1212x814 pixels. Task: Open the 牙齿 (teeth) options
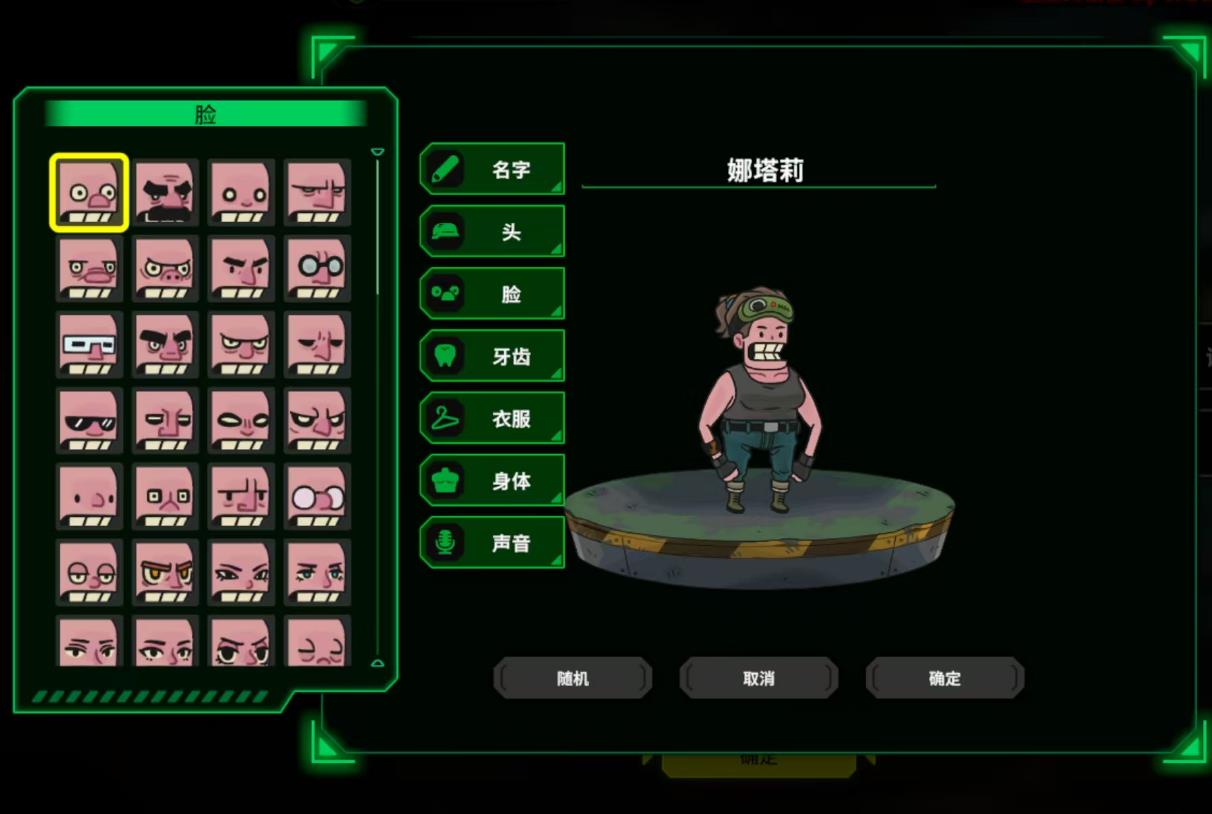coord(492,356)
